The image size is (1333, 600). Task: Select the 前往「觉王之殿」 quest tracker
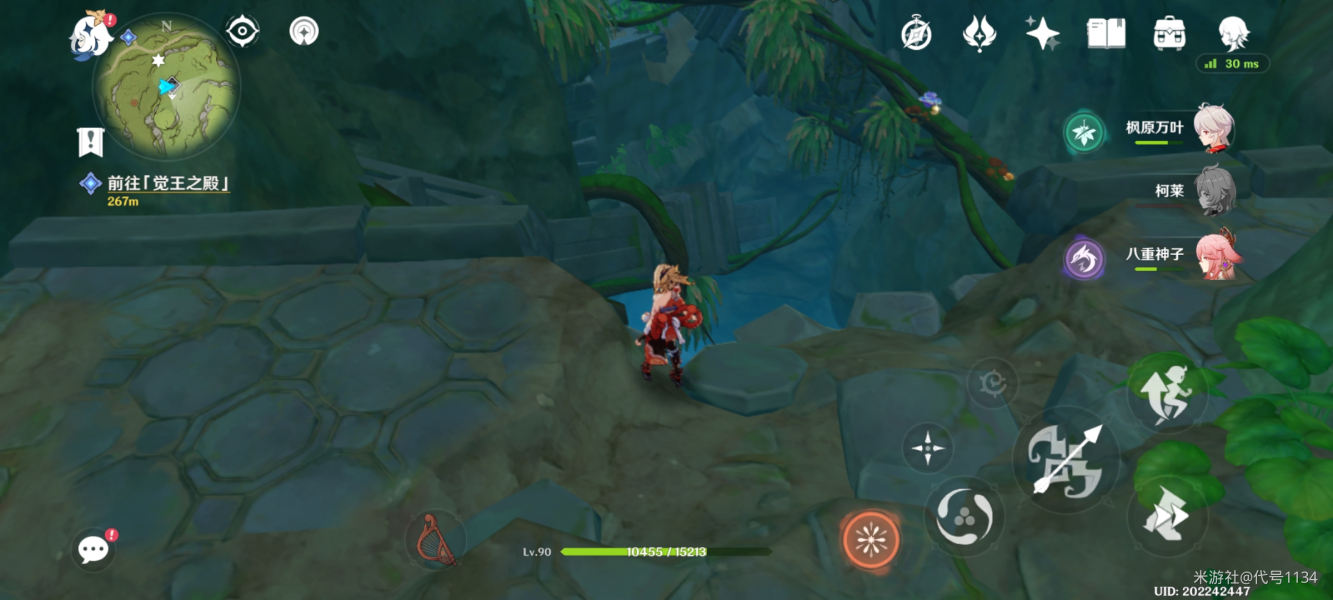[168, 184]
